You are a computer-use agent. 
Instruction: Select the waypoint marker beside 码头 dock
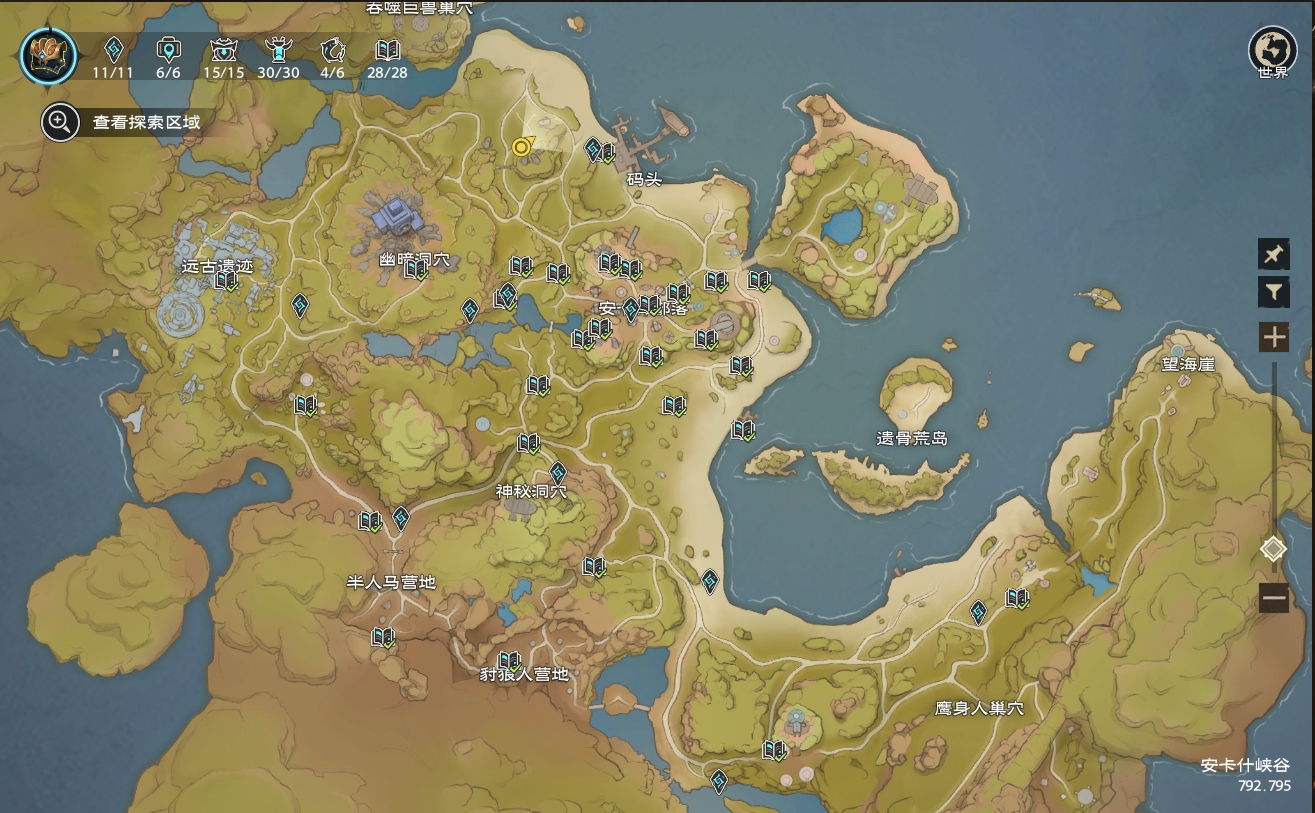pyautogui.click(x=592, y=150)
